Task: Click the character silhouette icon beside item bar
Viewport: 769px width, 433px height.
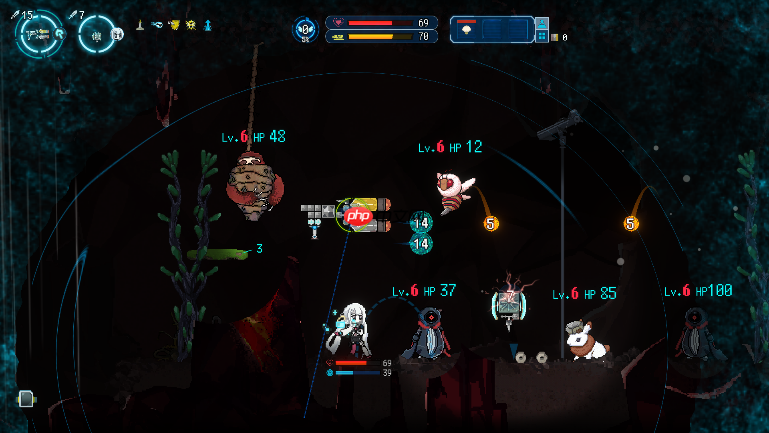Action: (x=541, y=21)
